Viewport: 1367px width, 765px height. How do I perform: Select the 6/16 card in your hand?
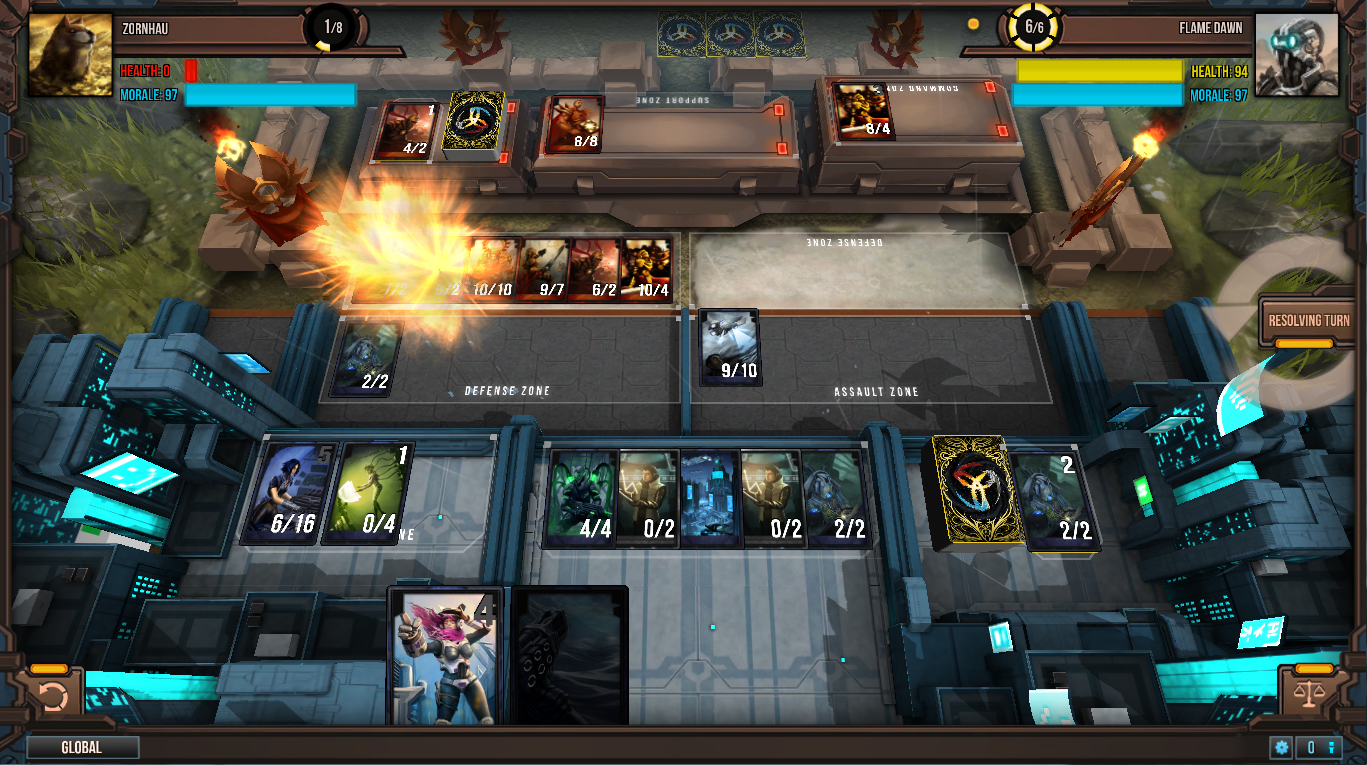coord(288,493)
